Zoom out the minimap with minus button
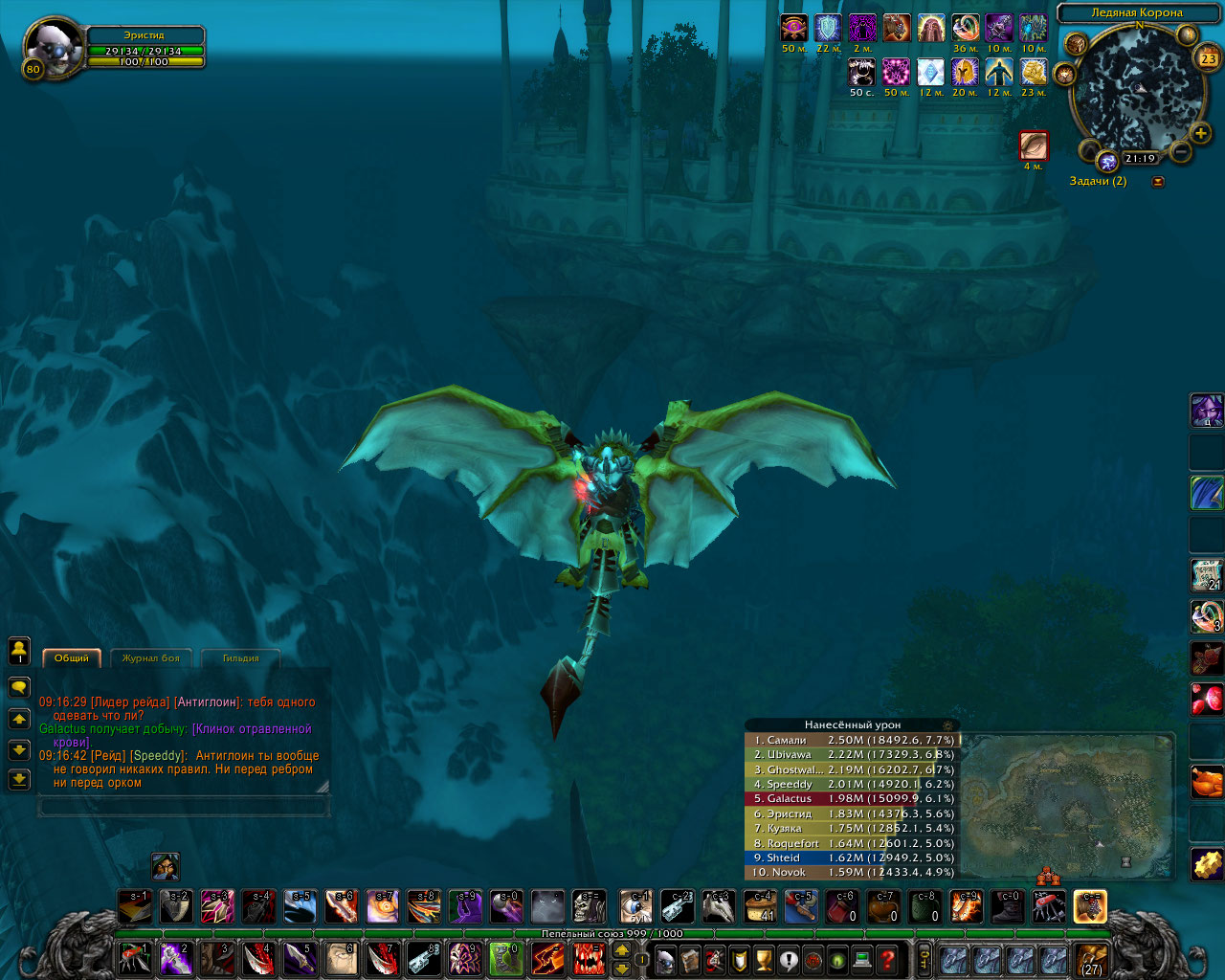 click(1181, 151)
